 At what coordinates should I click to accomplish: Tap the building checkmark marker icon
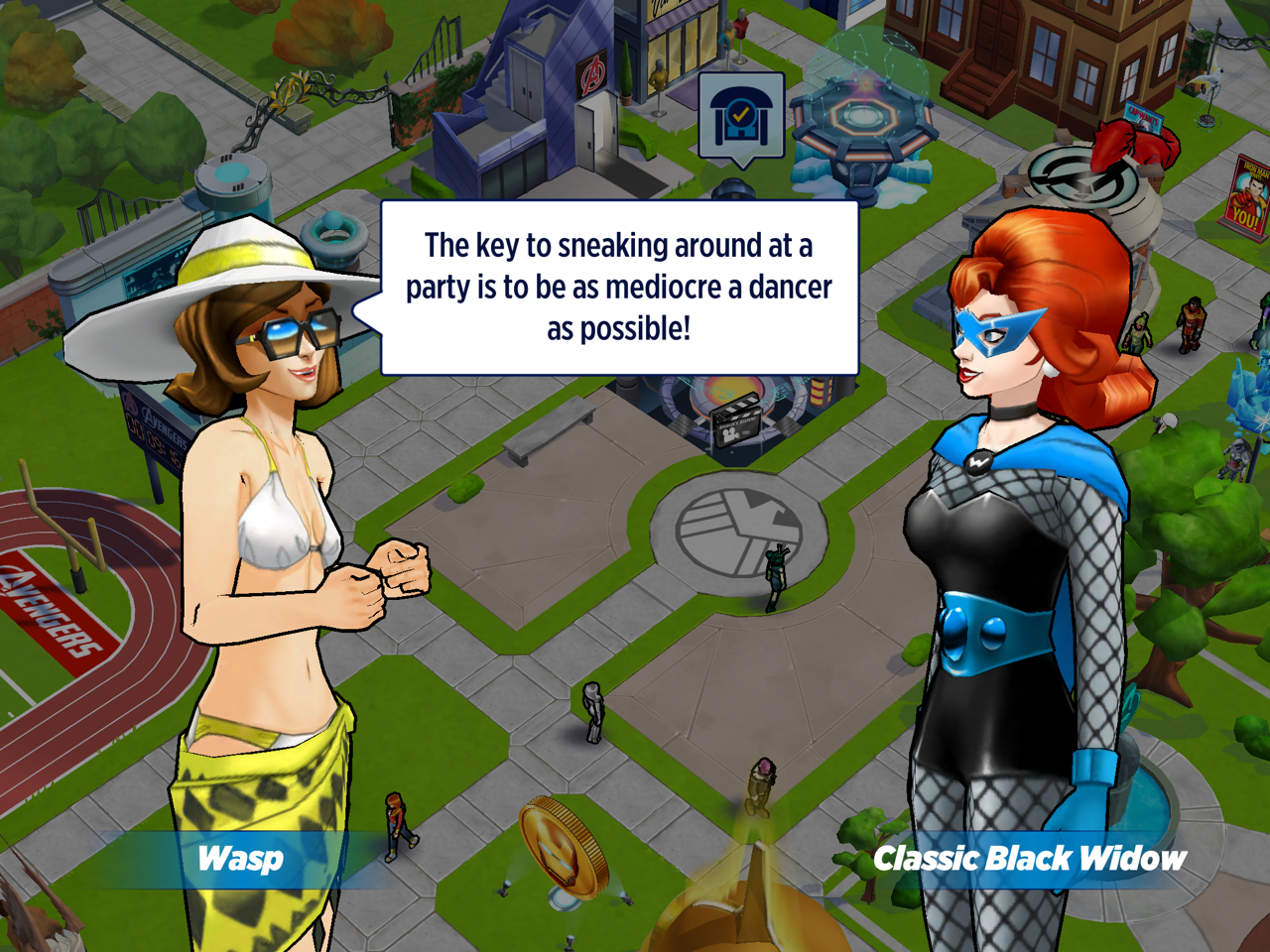(x=740, y=118)
